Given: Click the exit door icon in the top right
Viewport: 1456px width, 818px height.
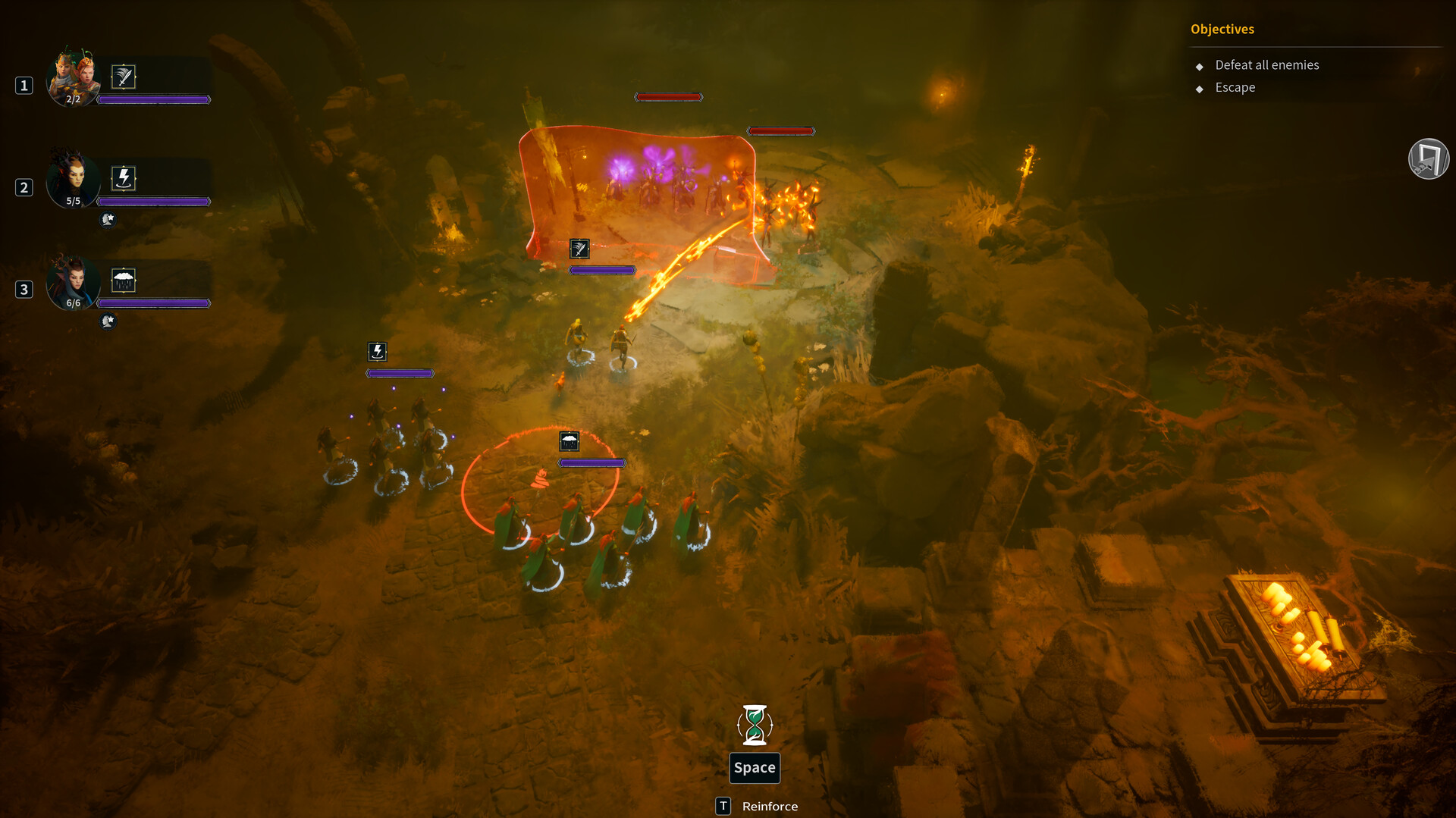Looking at the screenshot, I should 1429,158.
